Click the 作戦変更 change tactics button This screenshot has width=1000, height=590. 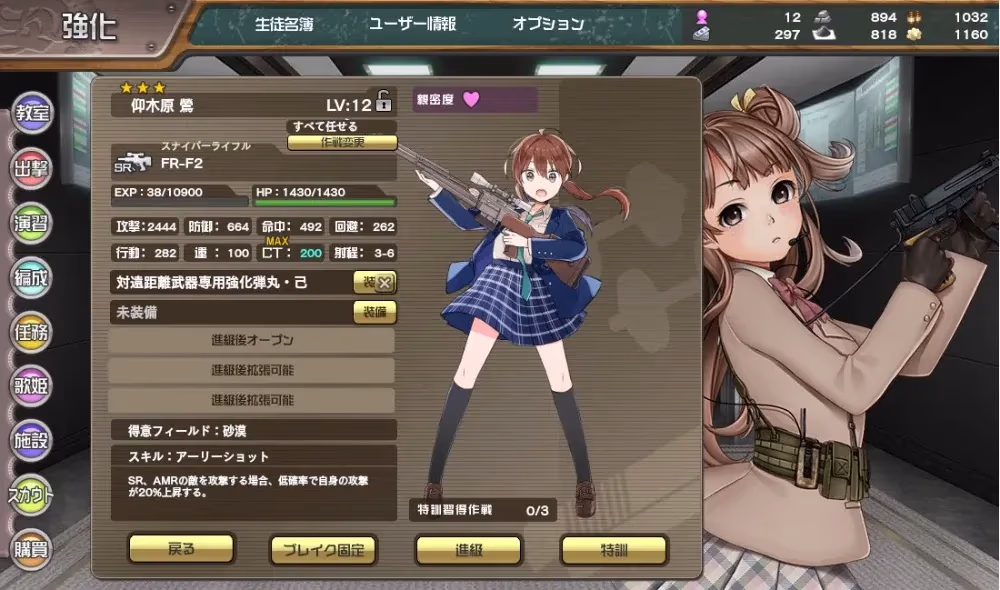(x=342, y=142)
